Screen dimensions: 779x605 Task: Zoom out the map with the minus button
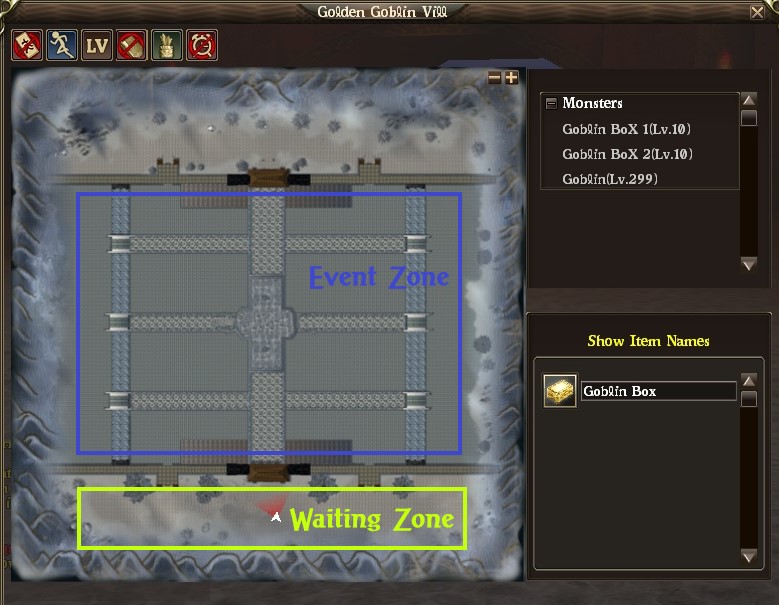pos(495,77)
